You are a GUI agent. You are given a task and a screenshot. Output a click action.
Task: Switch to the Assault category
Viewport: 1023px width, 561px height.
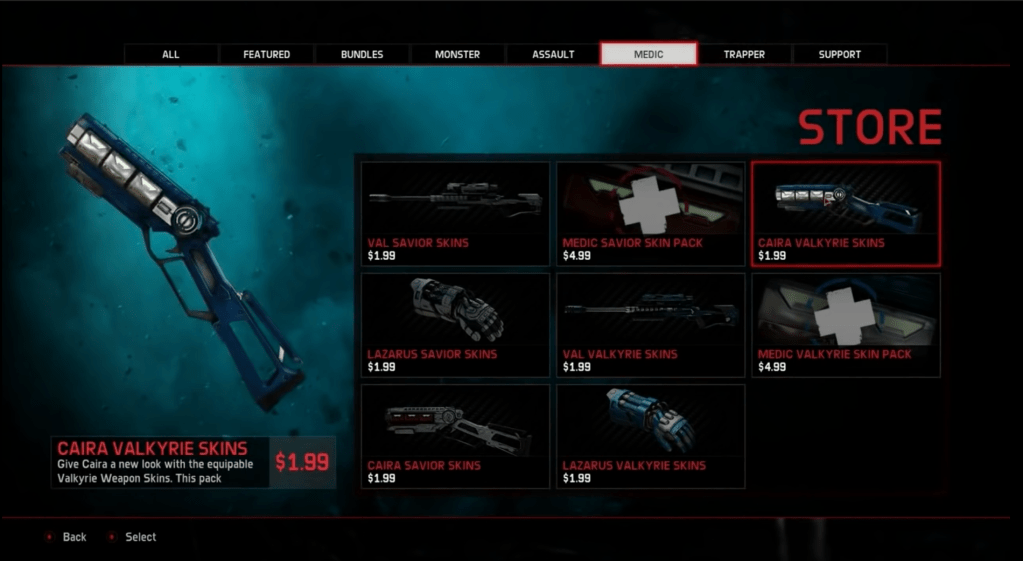(x=553, y=54)
